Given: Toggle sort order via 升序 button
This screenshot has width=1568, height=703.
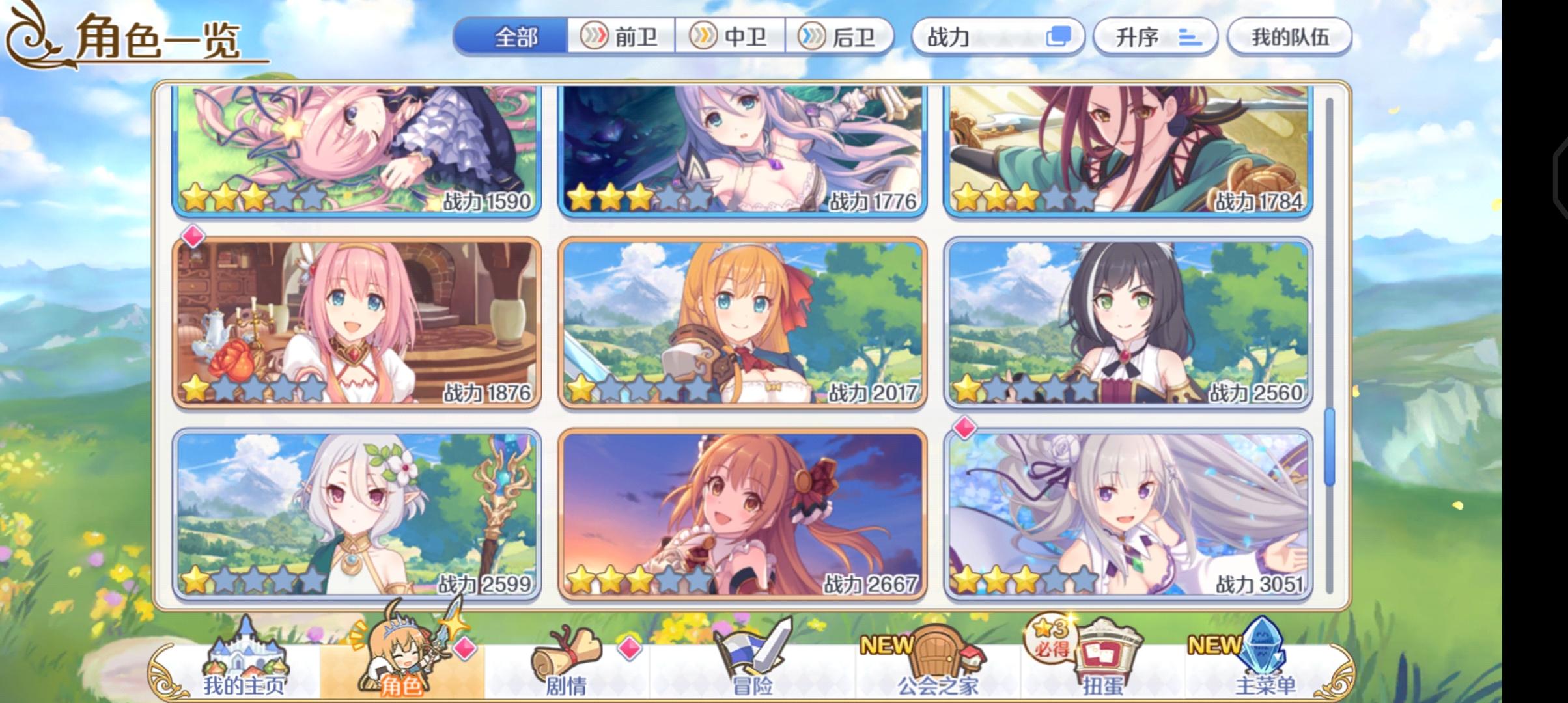Looking at the screenshot, I should 1156,38.
